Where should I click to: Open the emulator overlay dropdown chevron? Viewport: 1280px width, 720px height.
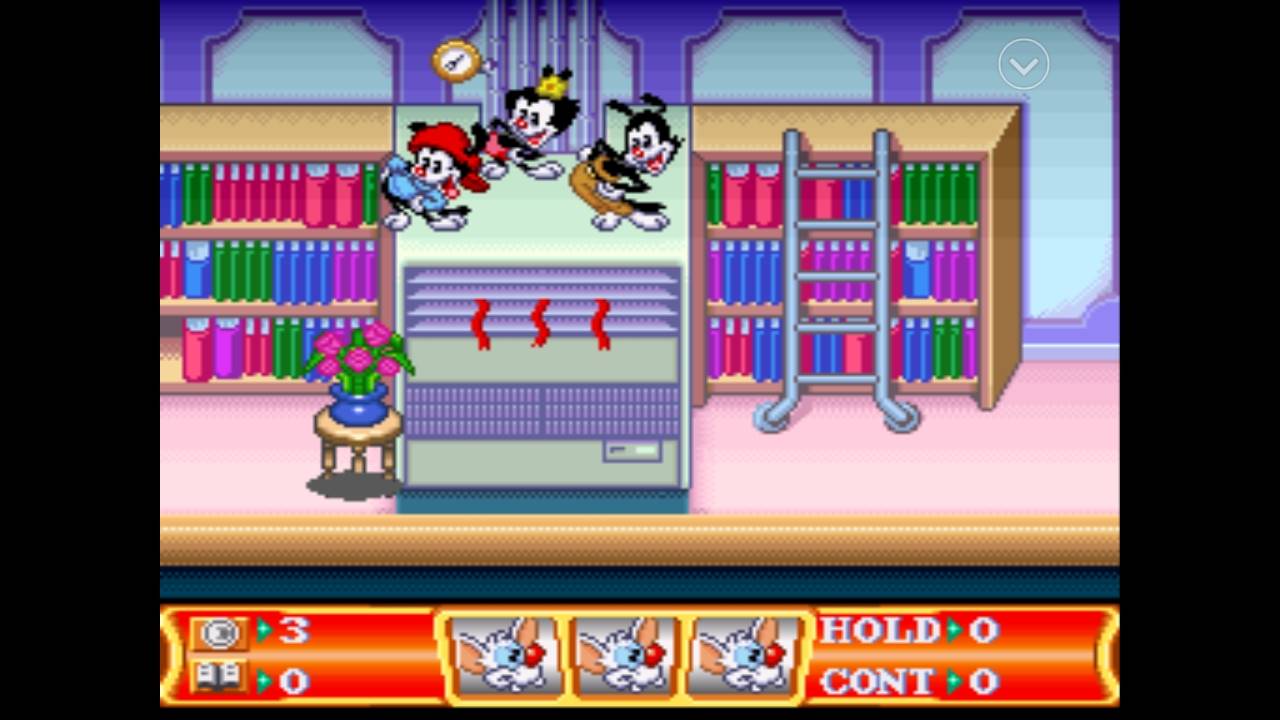point(1023,65)
